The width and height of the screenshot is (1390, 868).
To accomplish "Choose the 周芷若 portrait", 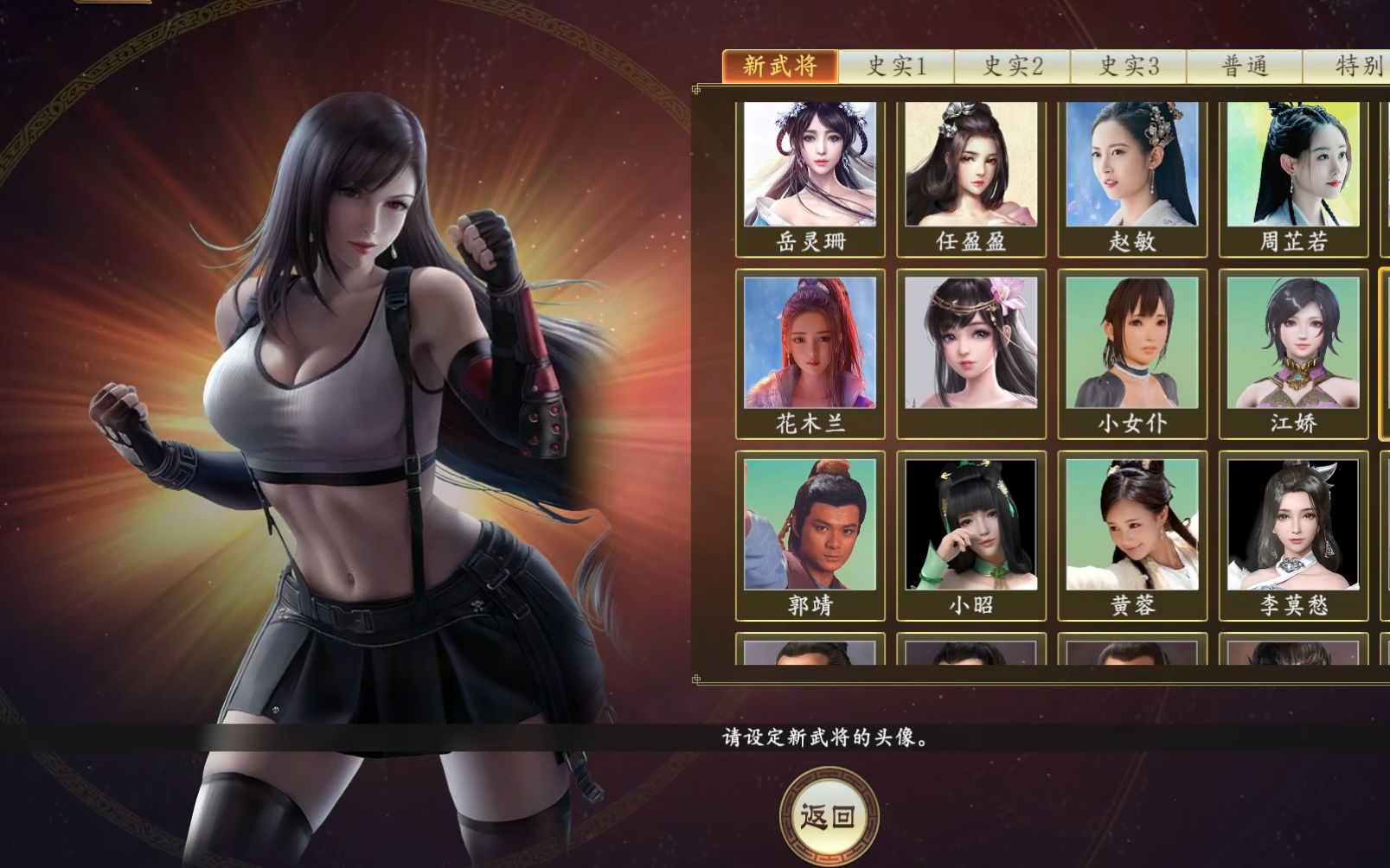I will [x=1294, y=169].
